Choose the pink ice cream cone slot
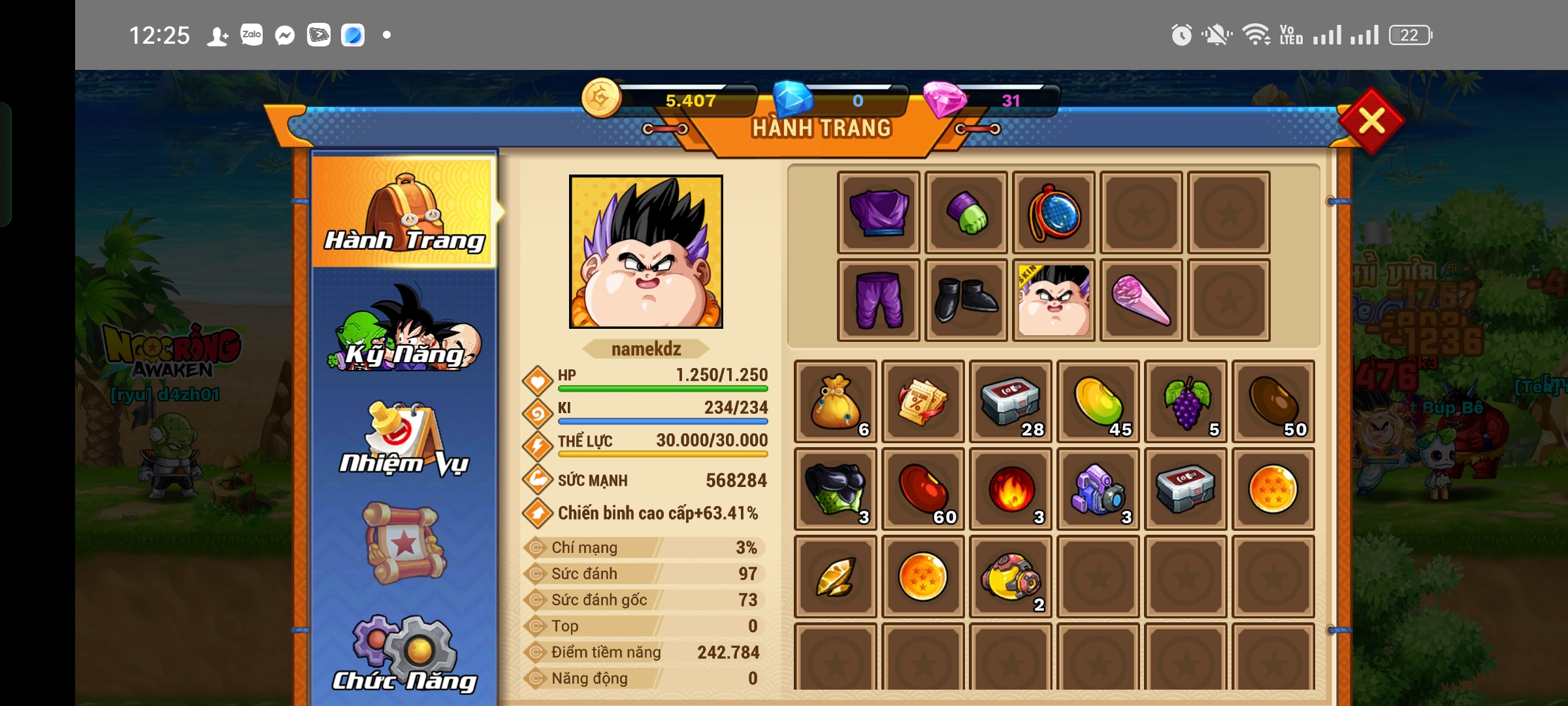Viewport: 1568px width, 706px height. coord(1141,300)
